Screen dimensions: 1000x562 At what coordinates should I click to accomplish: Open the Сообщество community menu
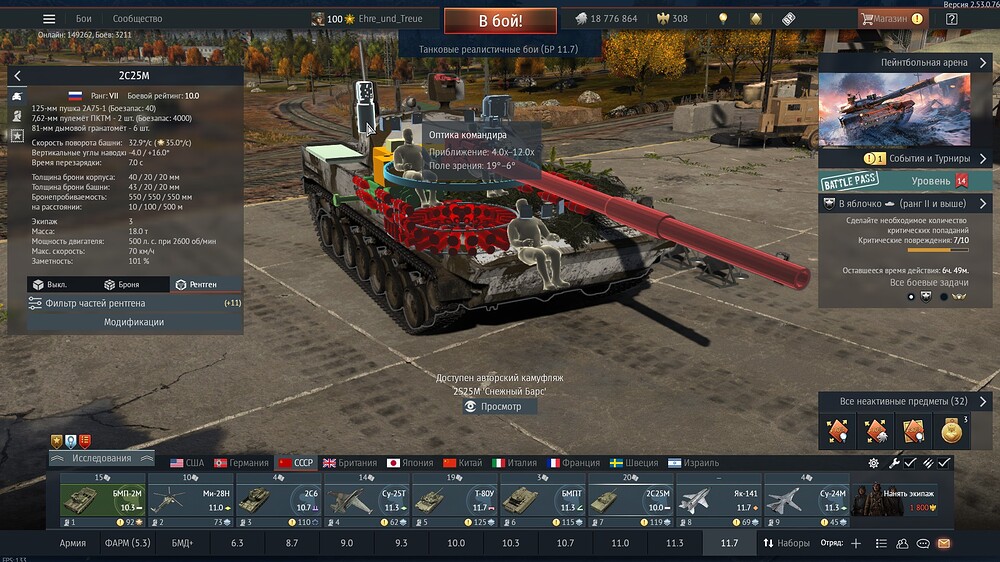click(x=137, y=19)
